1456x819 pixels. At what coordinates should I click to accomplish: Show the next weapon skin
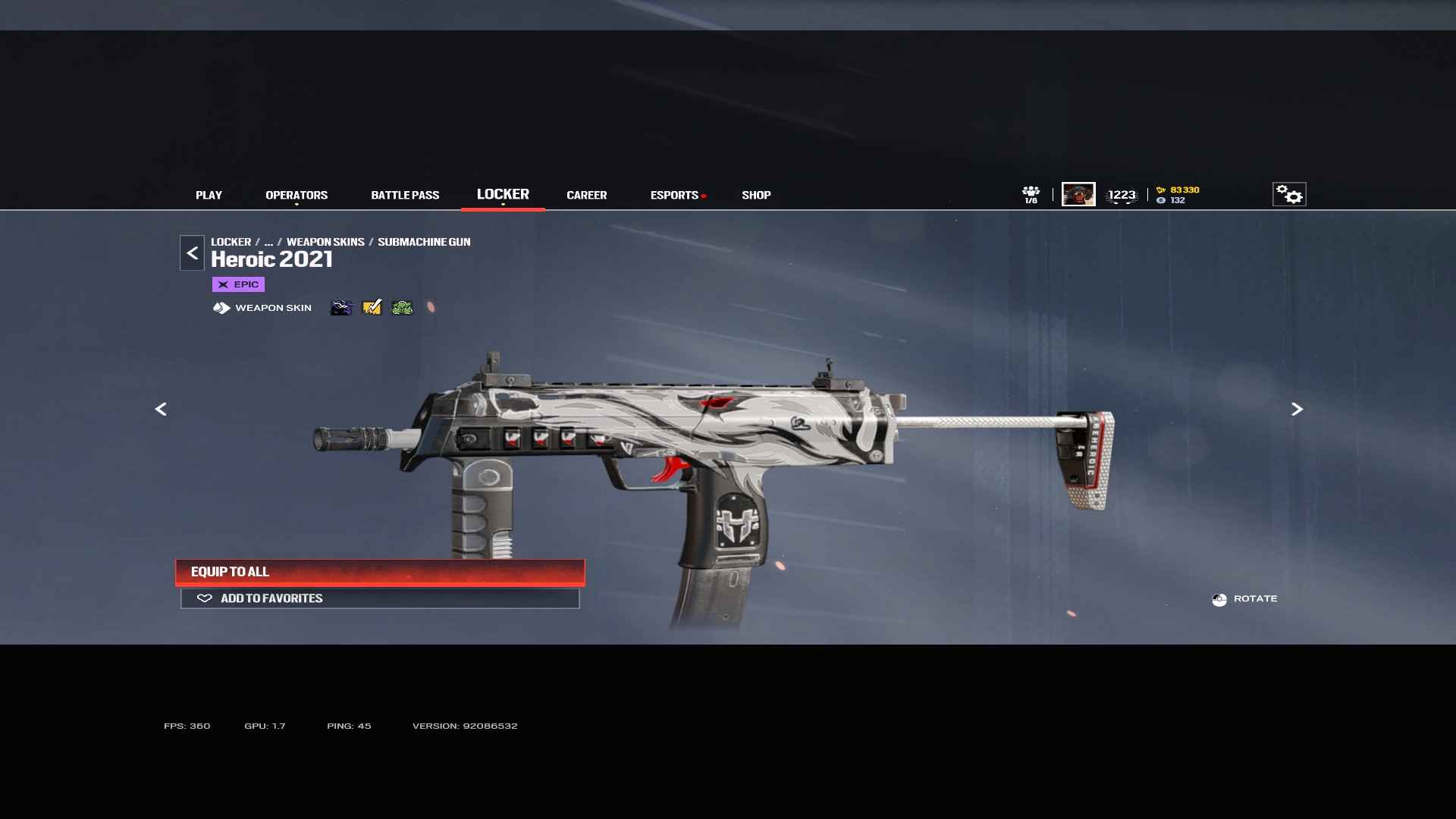[1297, 409]
